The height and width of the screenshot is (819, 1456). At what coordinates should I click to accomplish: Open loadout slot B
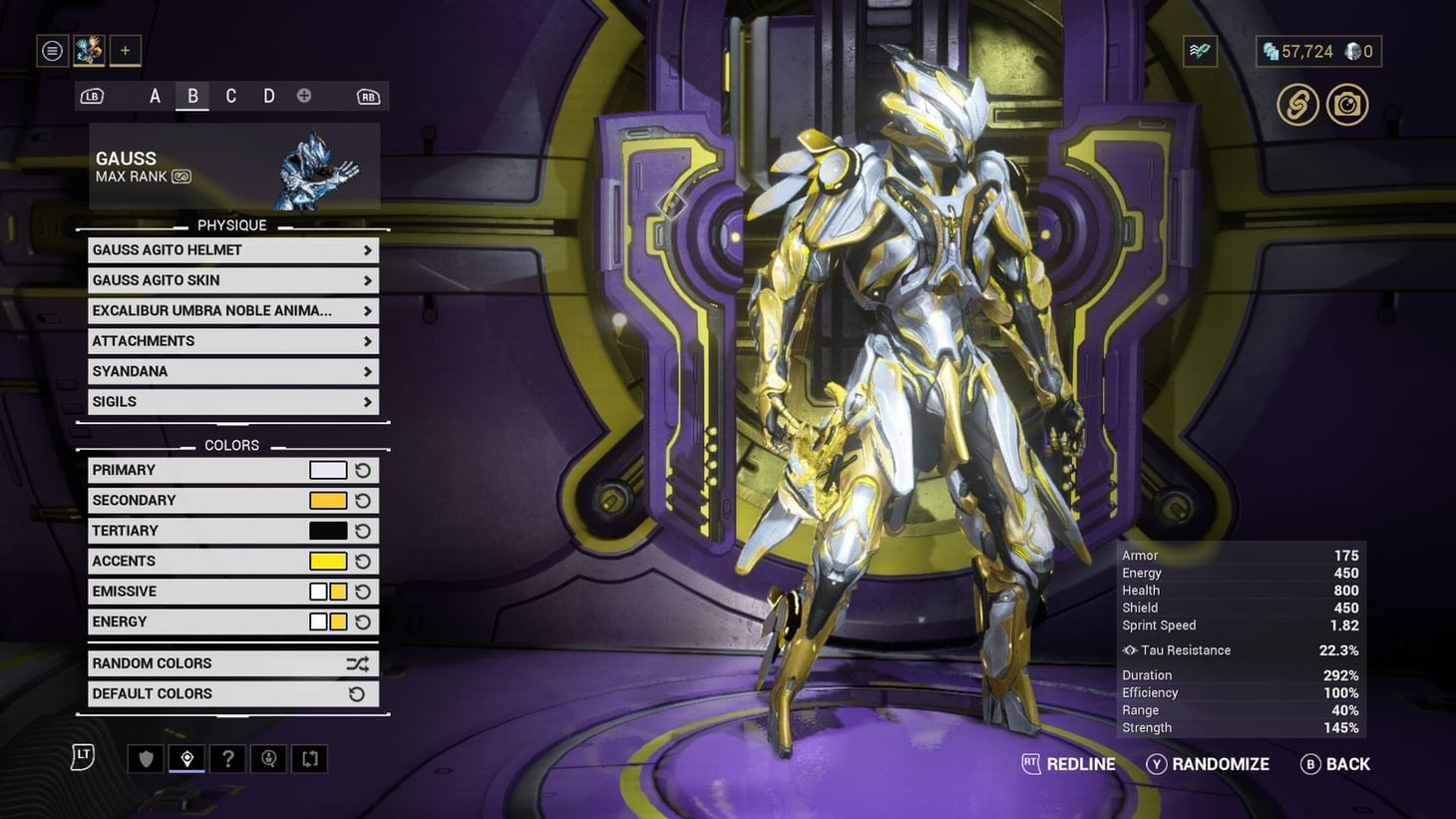pos(192,96)
